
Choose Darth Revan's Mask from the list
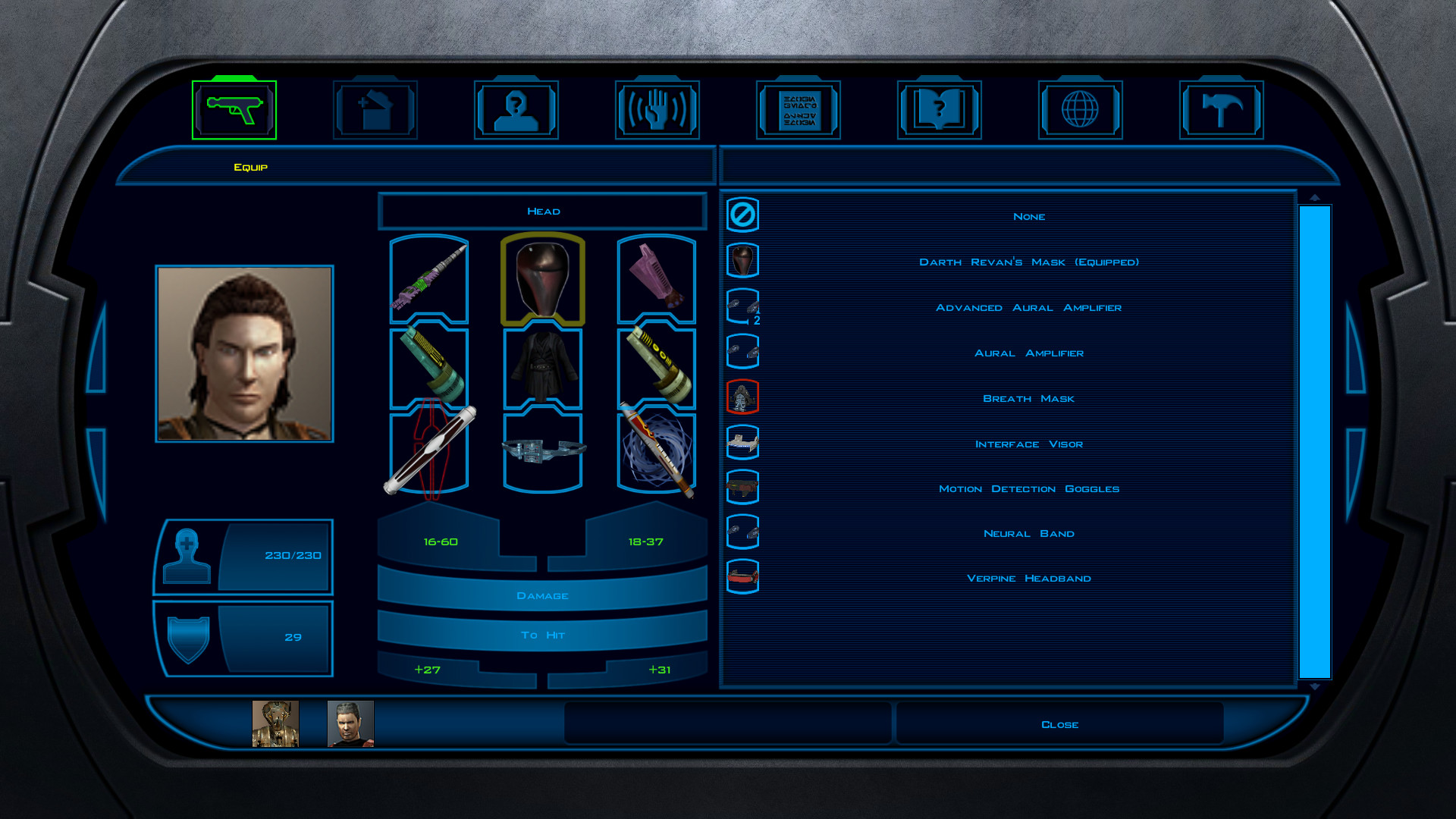pos(1028,262)
